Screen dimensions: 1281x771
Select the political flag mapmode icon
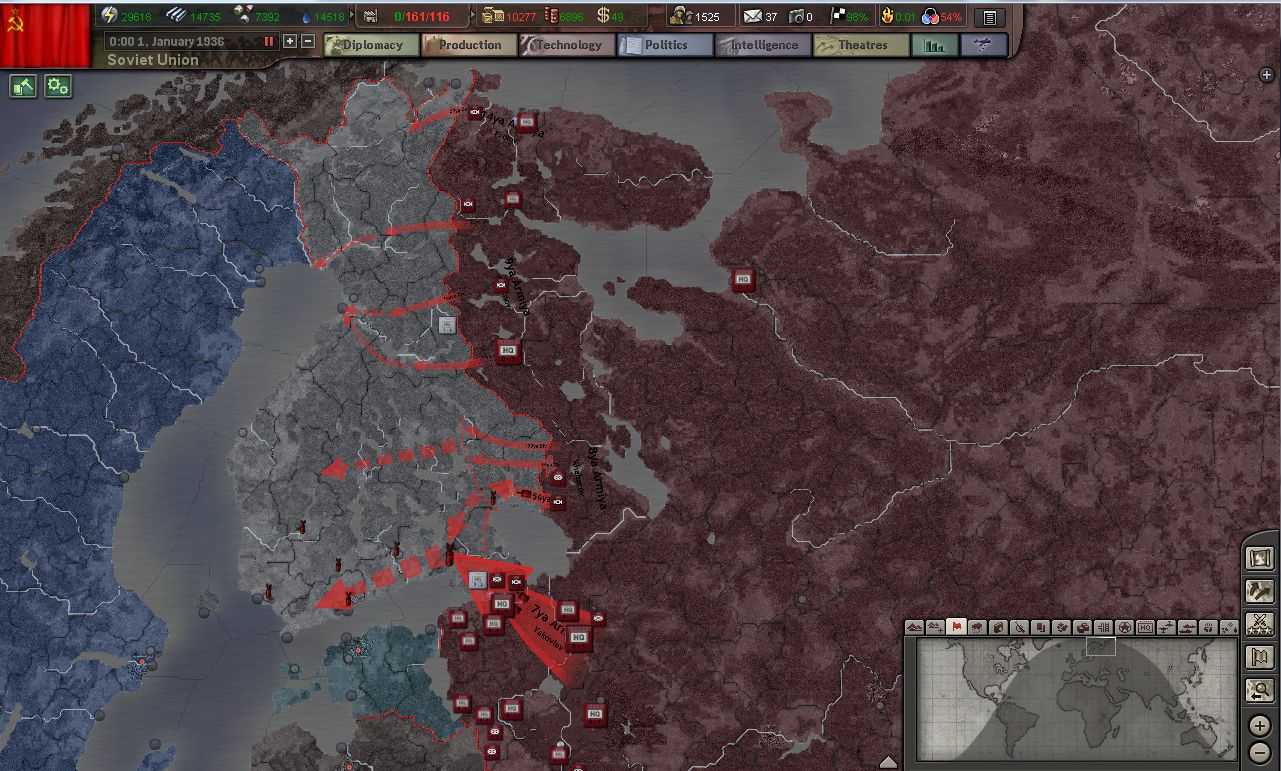(955, 627)
